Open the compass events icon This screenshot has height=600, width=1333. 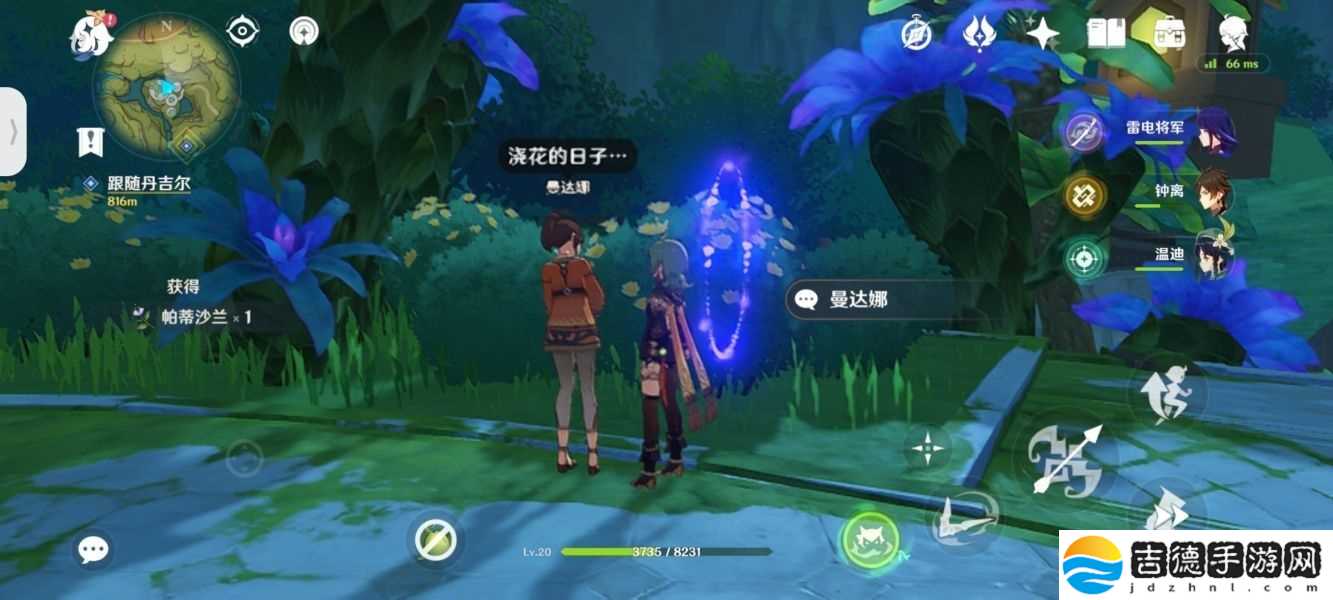[916, 34]
